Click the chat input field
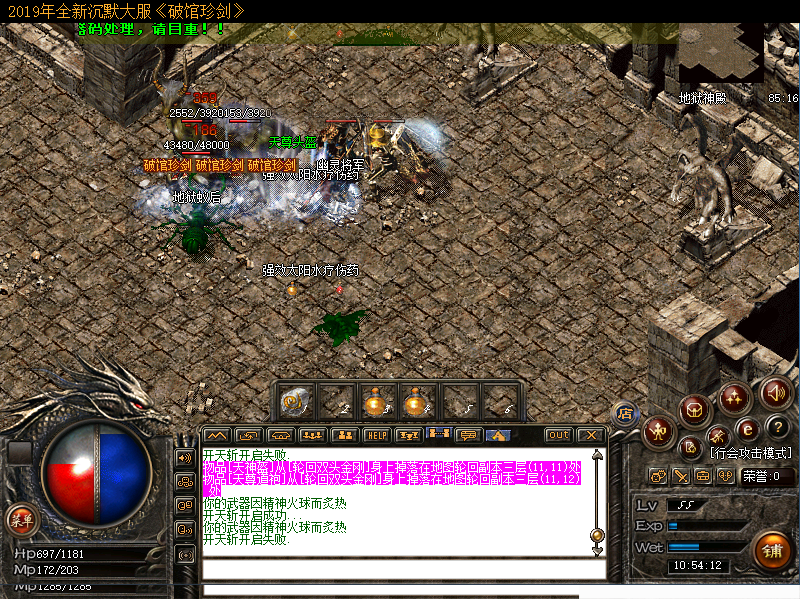The width and height of the screenshot is (800, 599). coord(400,569)
